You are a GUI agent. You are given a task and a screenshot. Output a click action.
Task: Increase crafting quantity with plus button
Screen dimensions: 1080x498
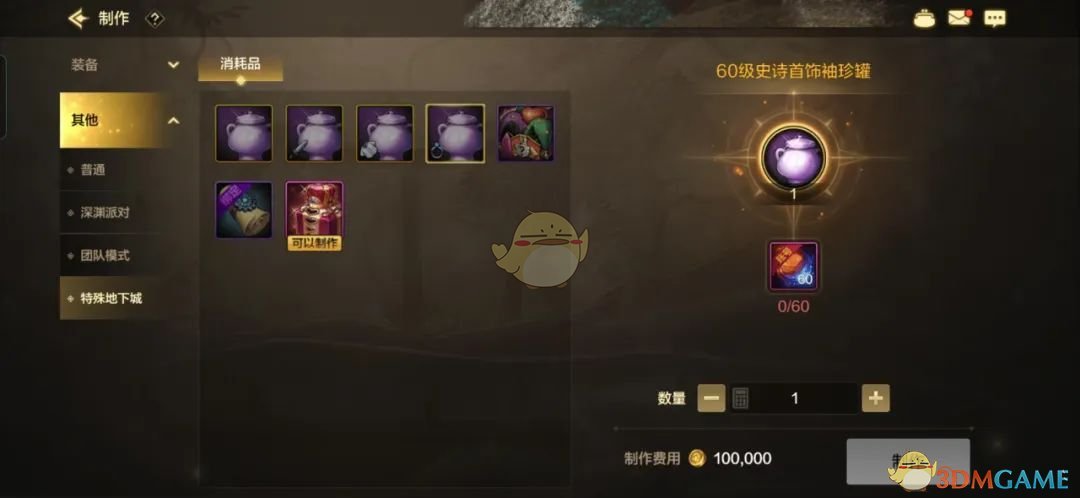[876, 398]
